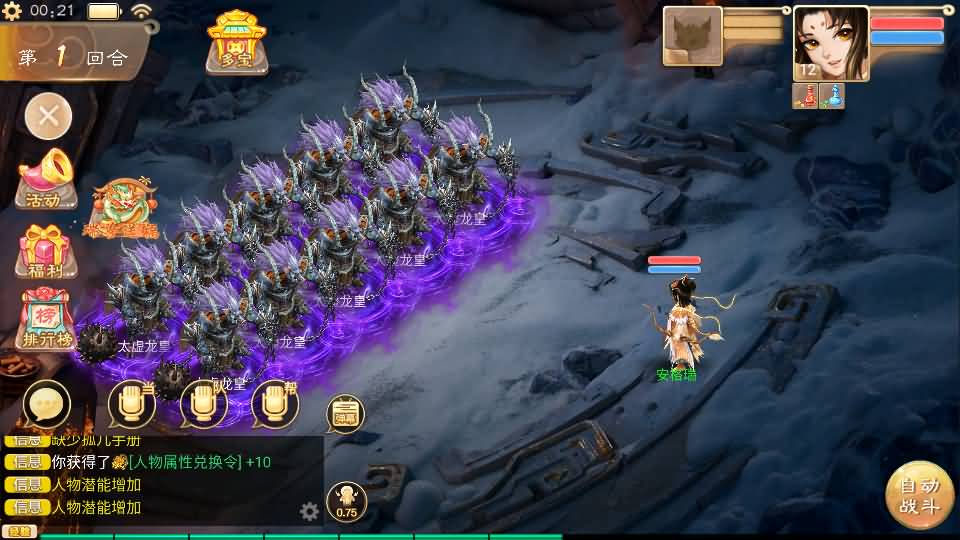This screenshot has height=540, width=960.
Task: Open the 活动 events menu
Action: (x=46, y=179)
